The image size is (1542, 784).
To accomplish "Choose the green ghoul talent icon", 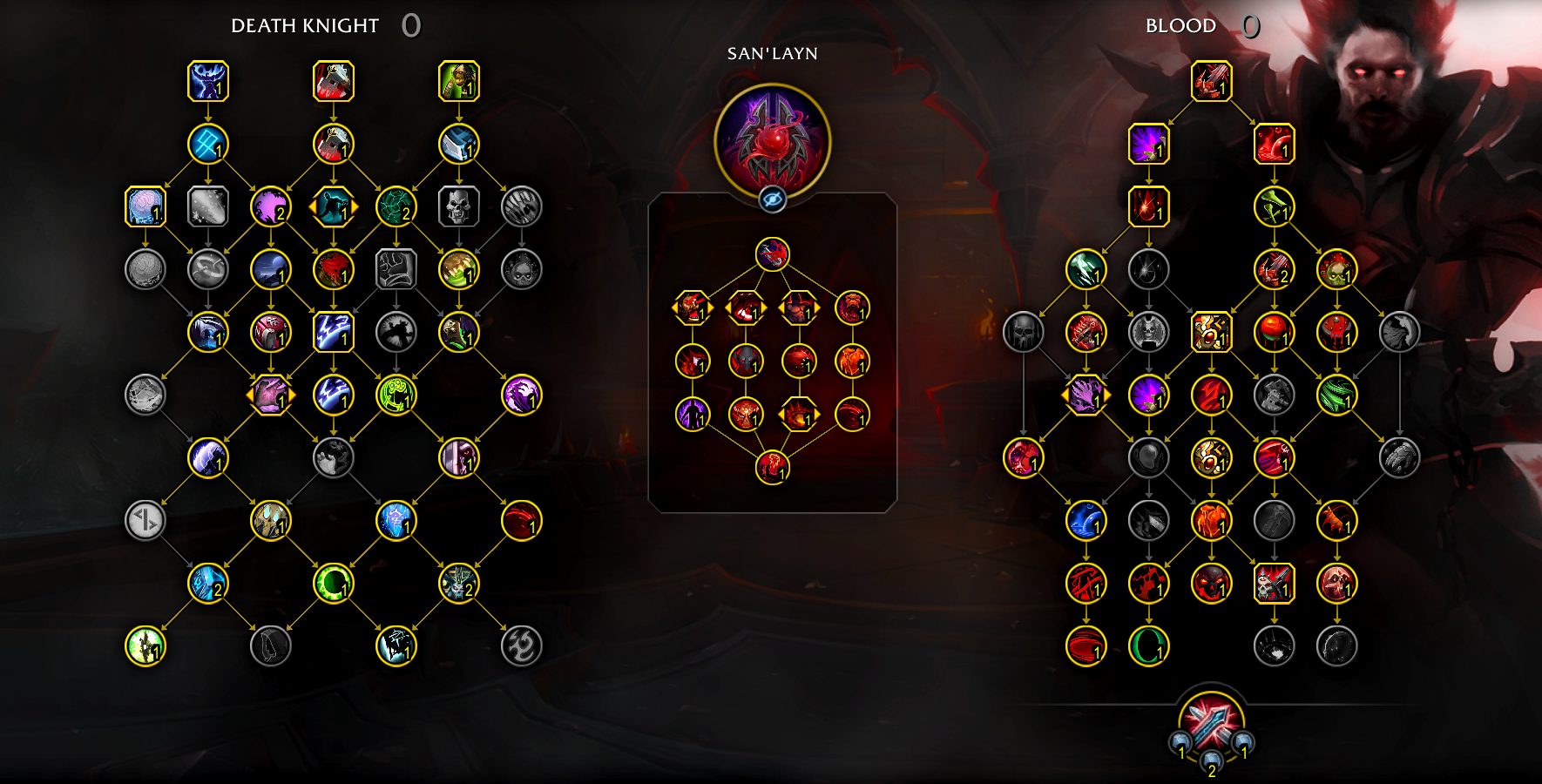I will point(459,81).
